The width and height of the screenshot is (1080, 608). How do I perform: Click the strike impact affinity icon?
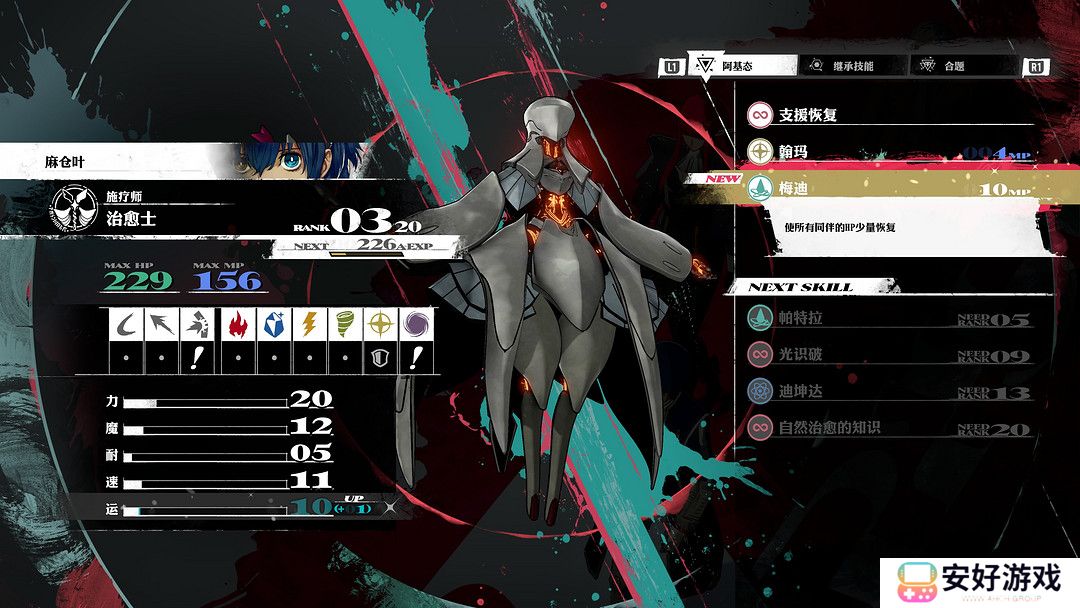pos(196,324)
